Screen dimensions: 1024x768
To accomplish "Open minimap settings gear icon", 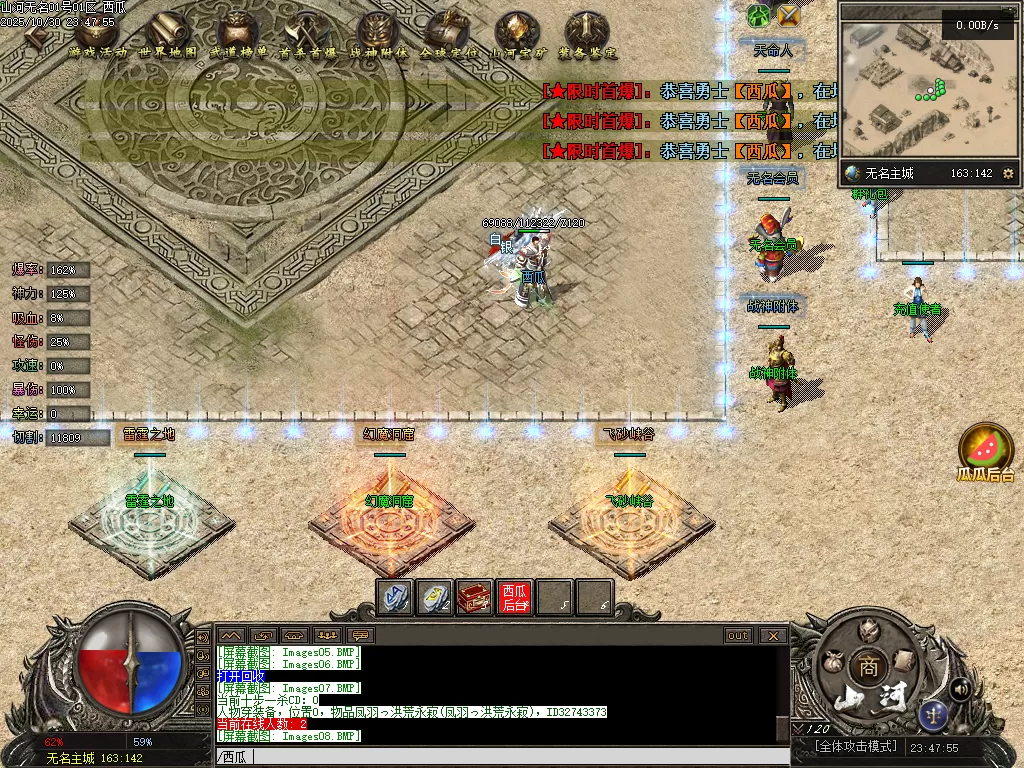I will point(1007,174).
